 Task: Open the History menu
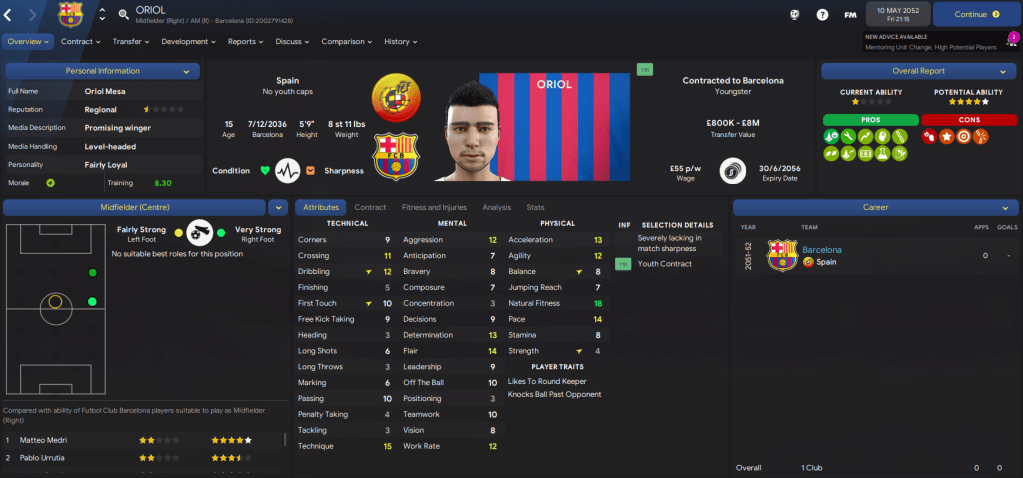(x=400, y=42)
